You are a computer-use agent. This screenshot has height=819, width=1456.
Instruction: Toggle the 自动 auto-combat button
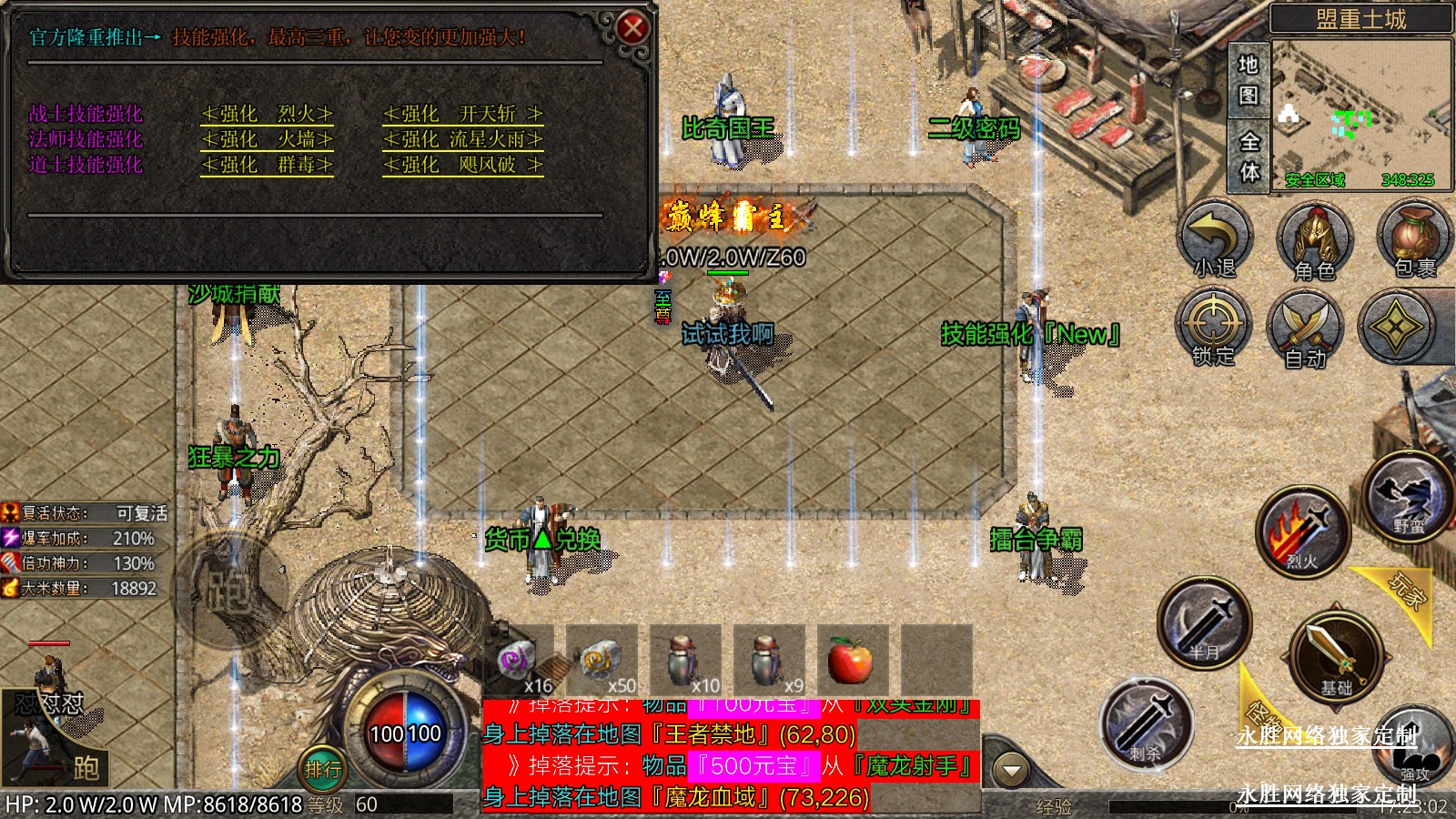pos(1307,329)
